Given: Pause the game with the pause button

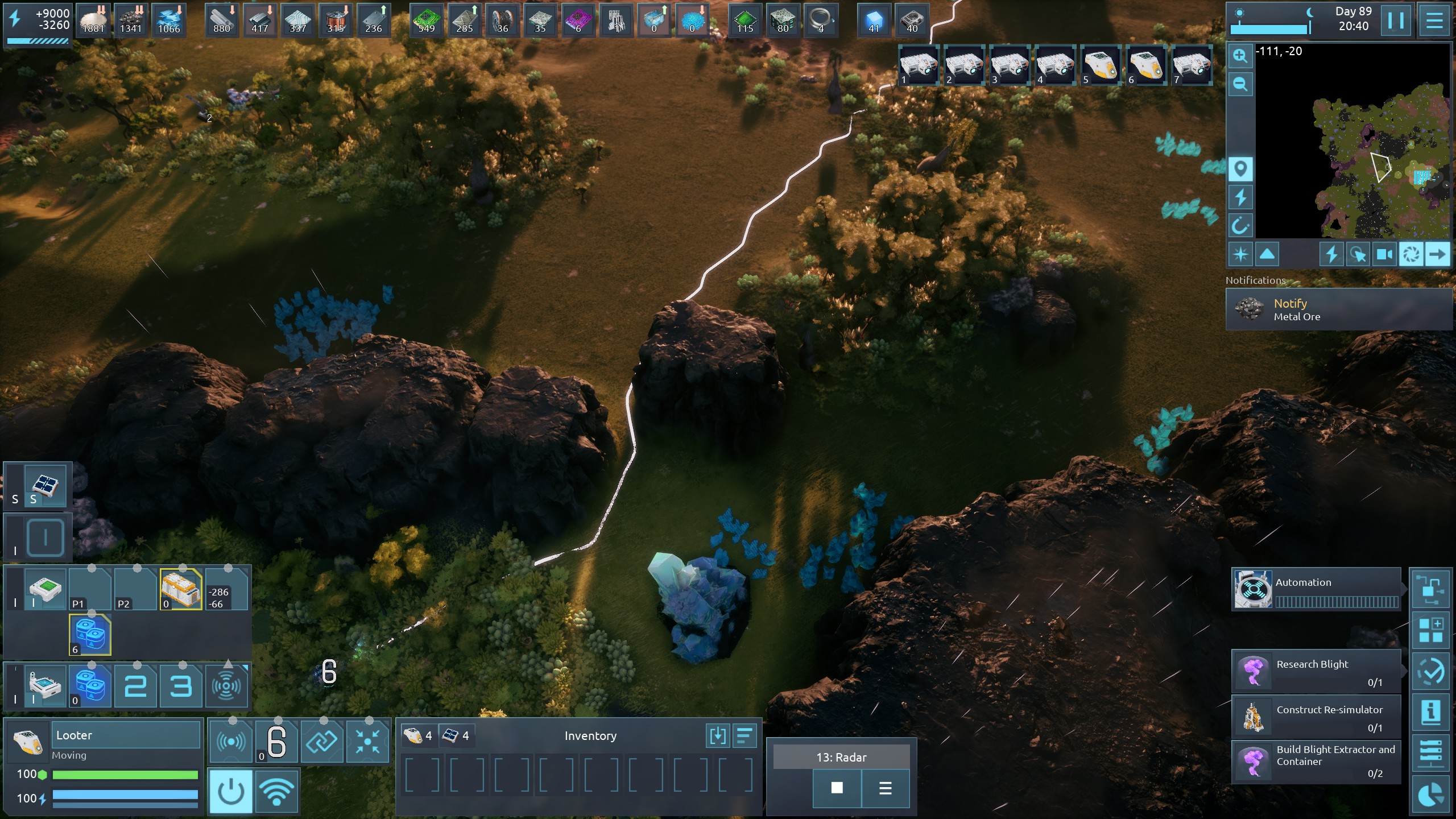Looking at the screenshot, I should point(1396,21).
